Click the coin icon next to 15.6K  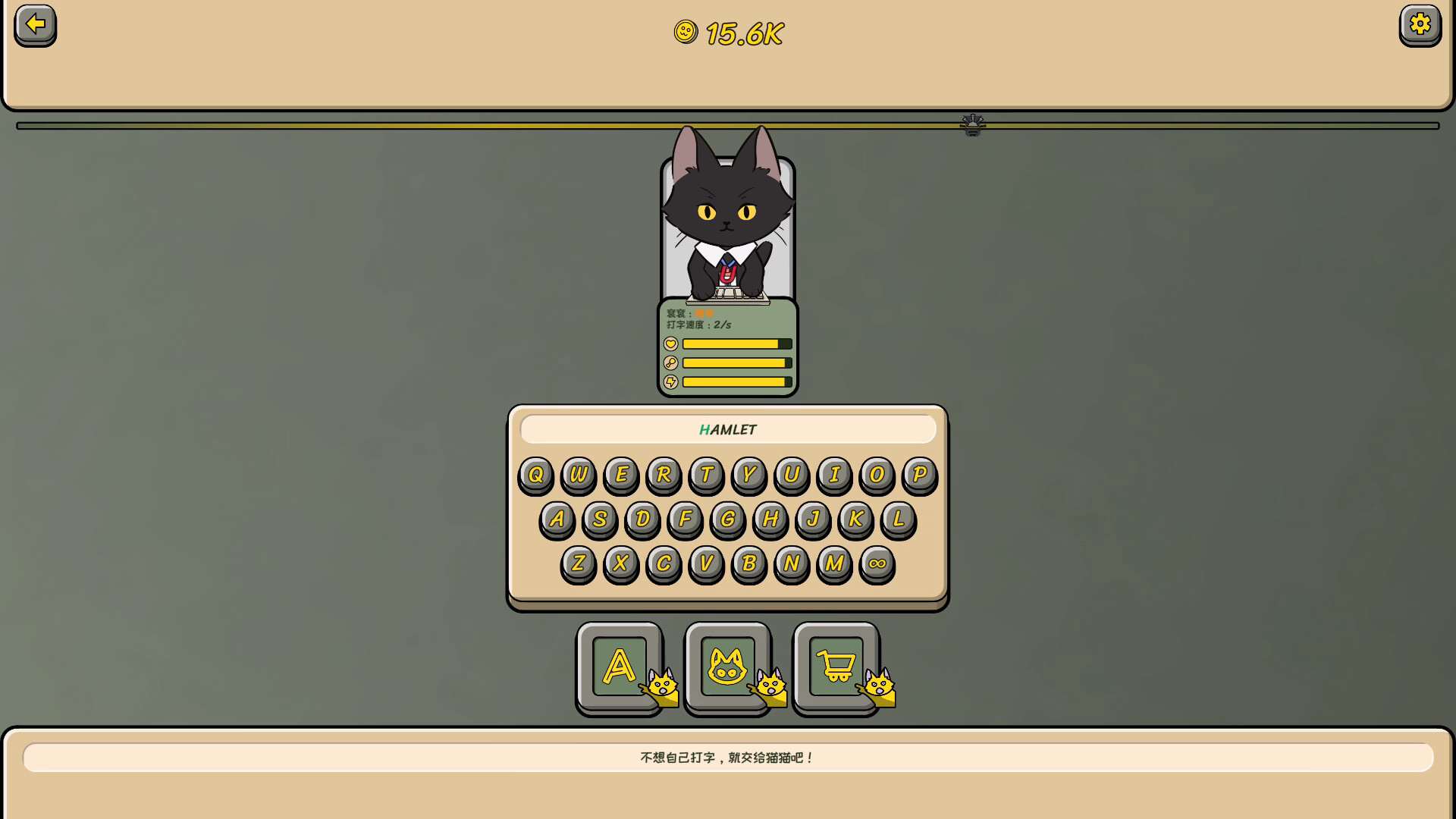pos(686,33)
